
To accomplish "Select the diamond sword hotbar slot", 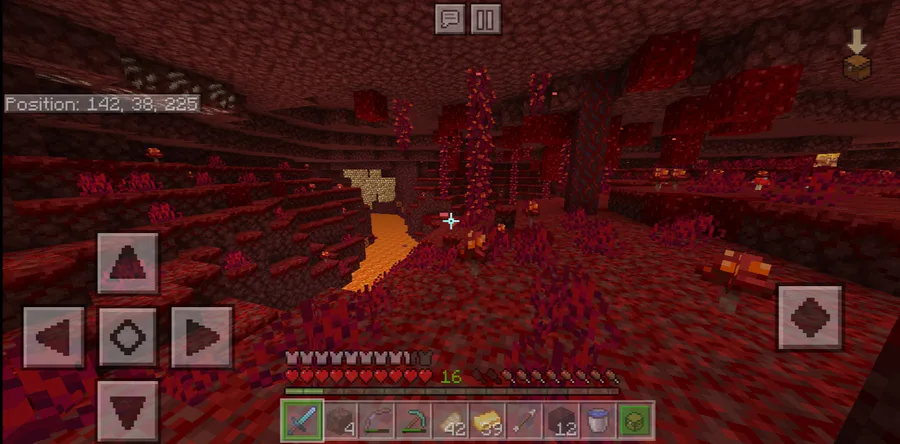I will pos(301,419).
